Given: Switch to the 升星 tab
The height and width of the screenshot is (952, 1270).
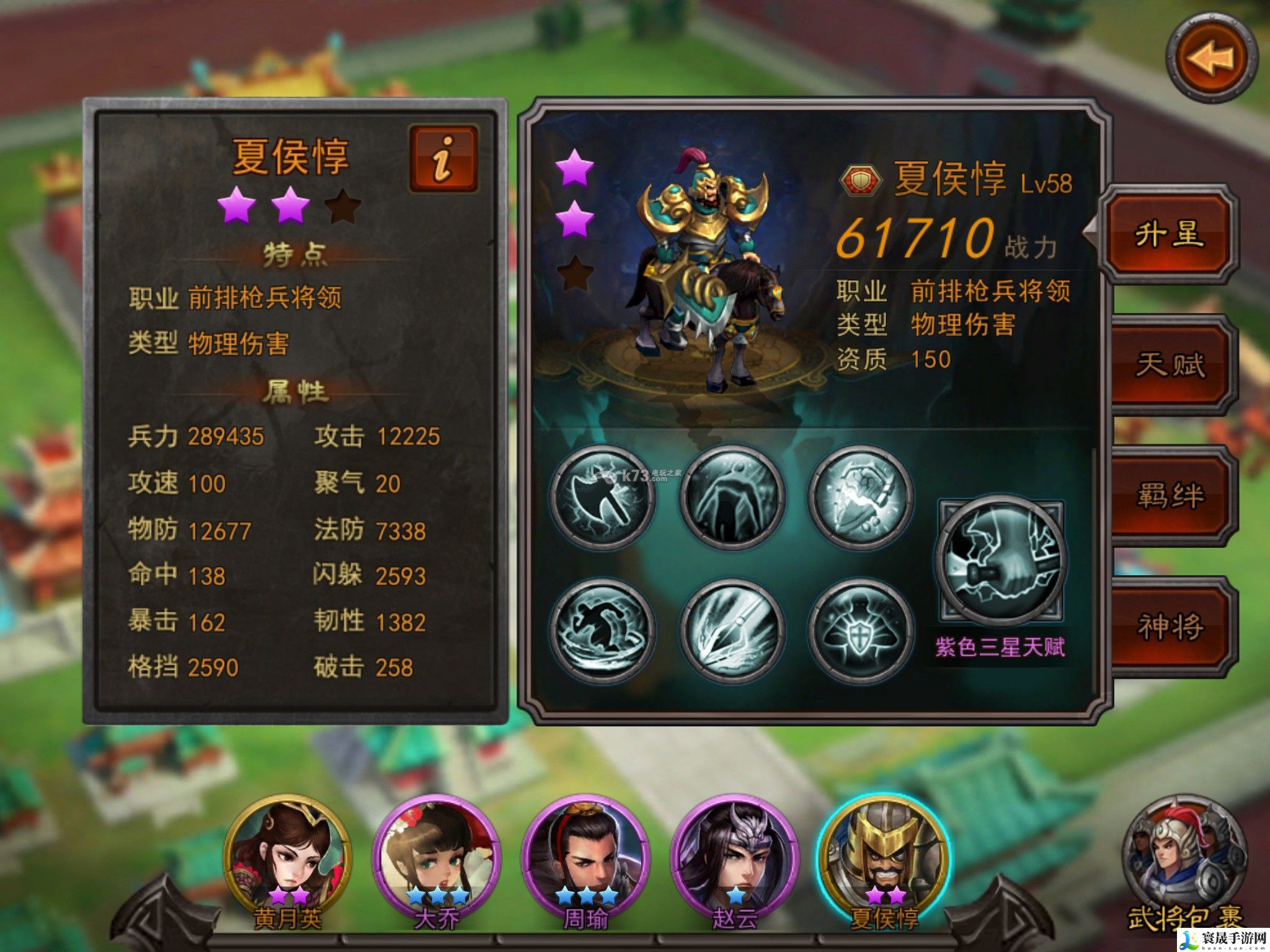Looking at the screenshot, I should (1168, 236).
